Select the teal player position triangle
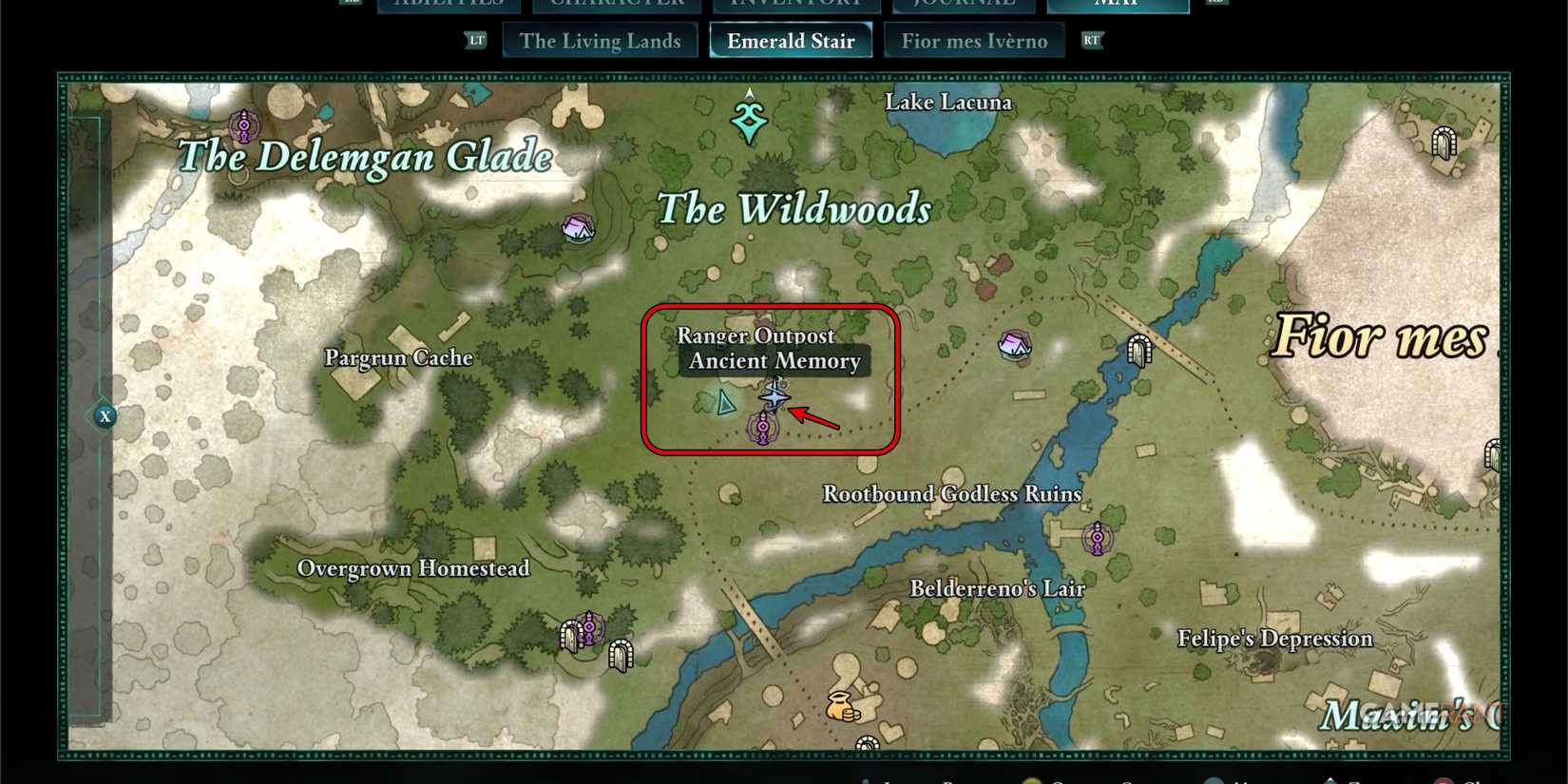 (725, 403)
